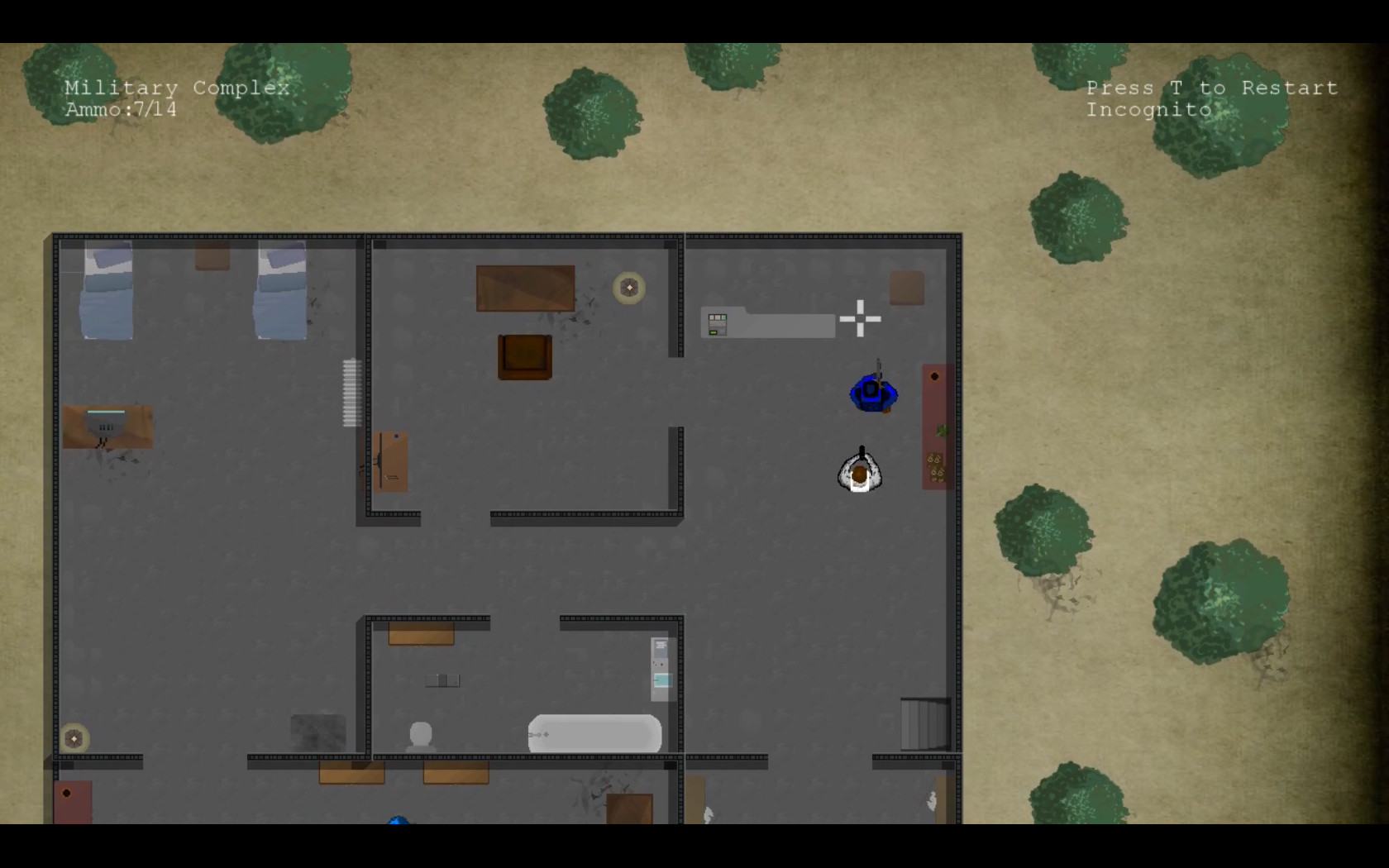1389x868 pixels.
Task: Select the control panel on the gray counter
Action: [x=716, y=322]
